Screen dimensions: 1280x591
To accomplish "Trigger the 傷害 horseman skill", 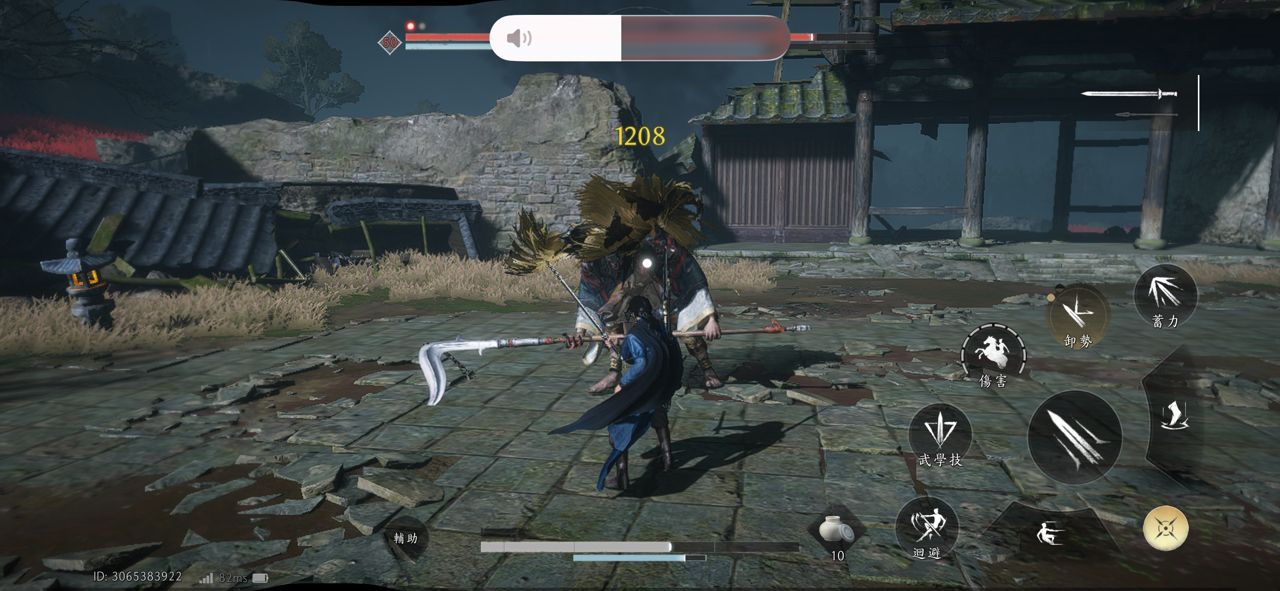I will coord(993,355).
